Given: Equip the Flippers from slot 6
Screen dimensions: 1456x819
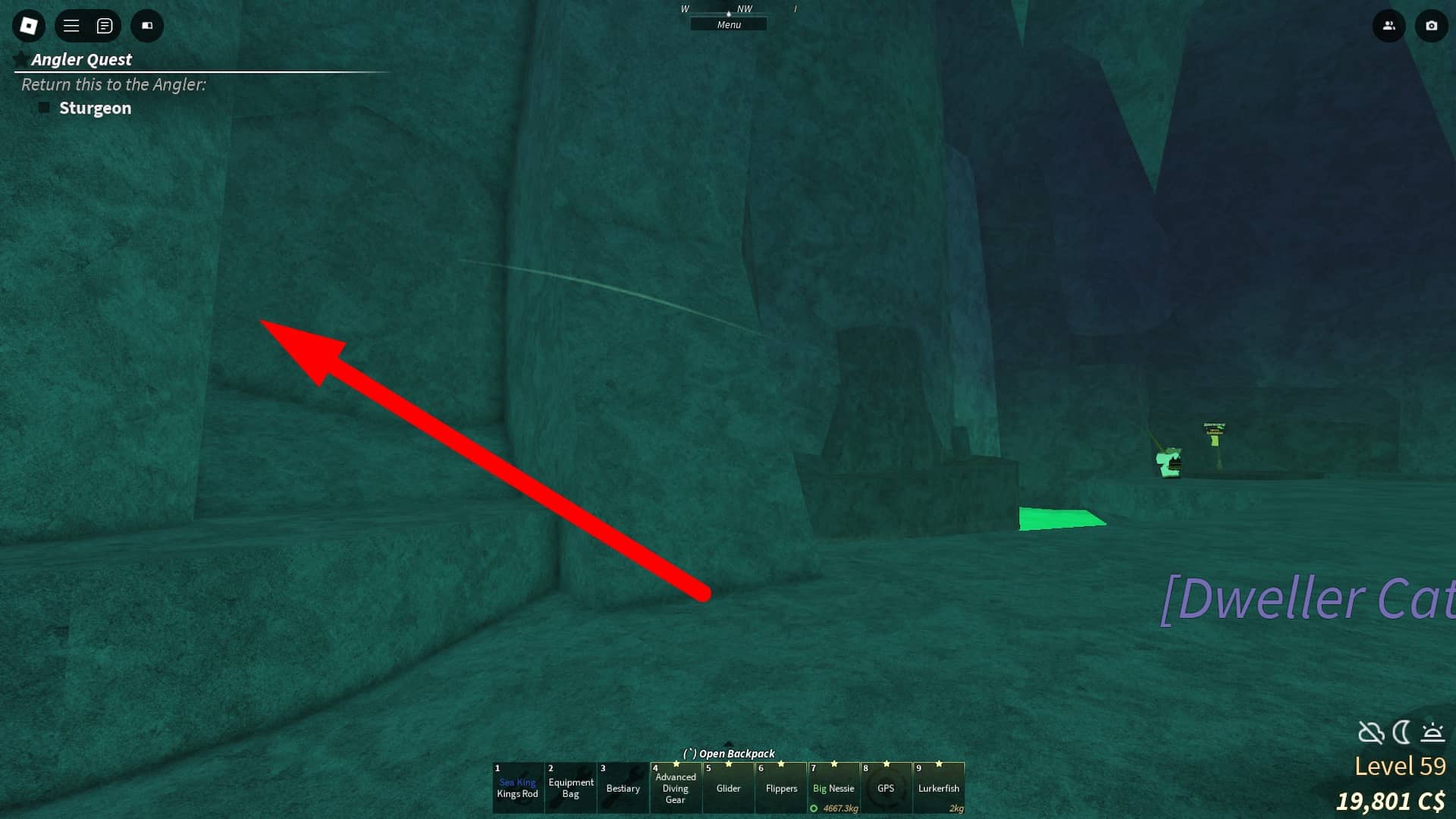Looking at the screenshot, I should [x=782, y=788].
